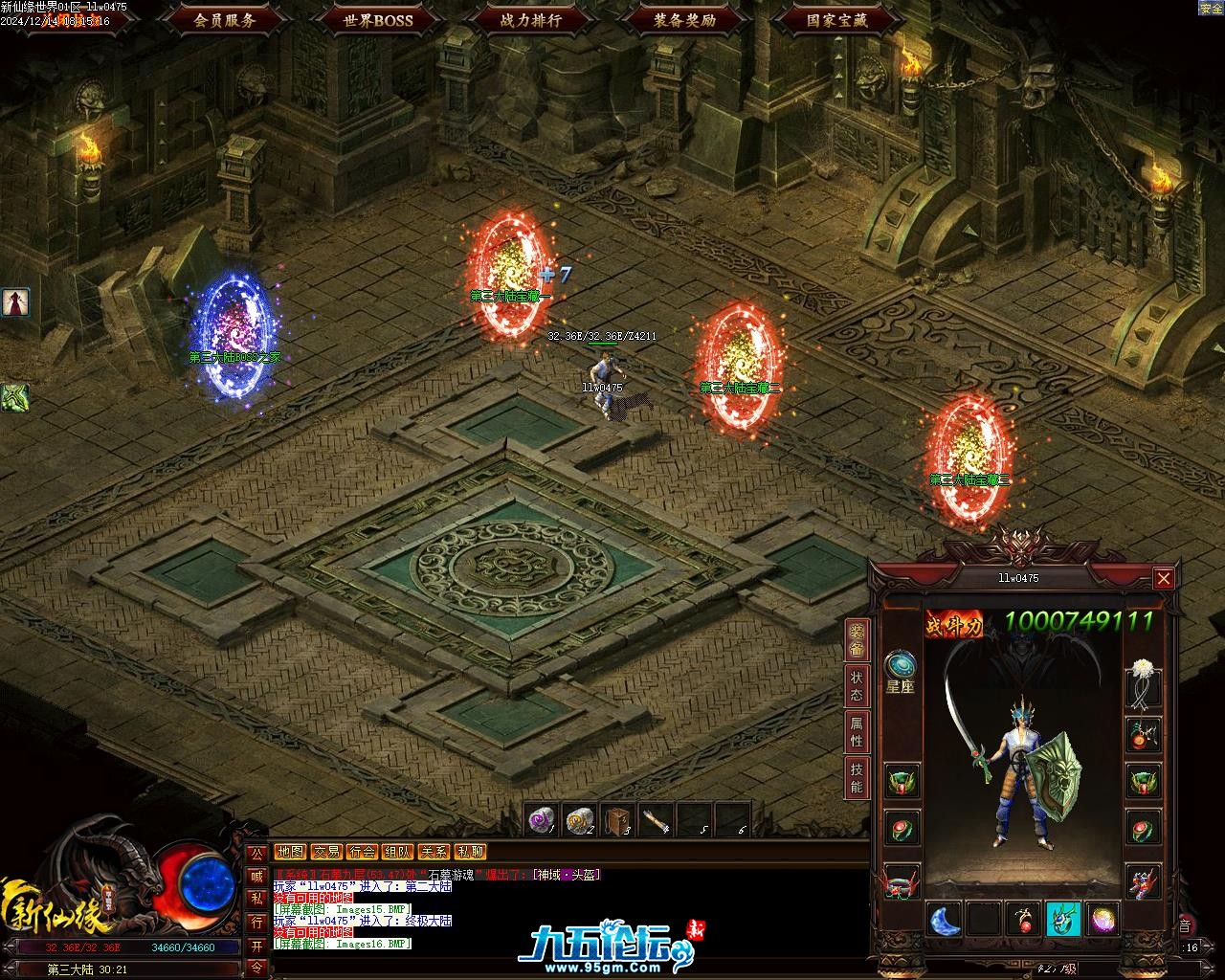The image size is (1225, 980).
Task: Open the 世界BOSS menu
Action: [378, 19]
